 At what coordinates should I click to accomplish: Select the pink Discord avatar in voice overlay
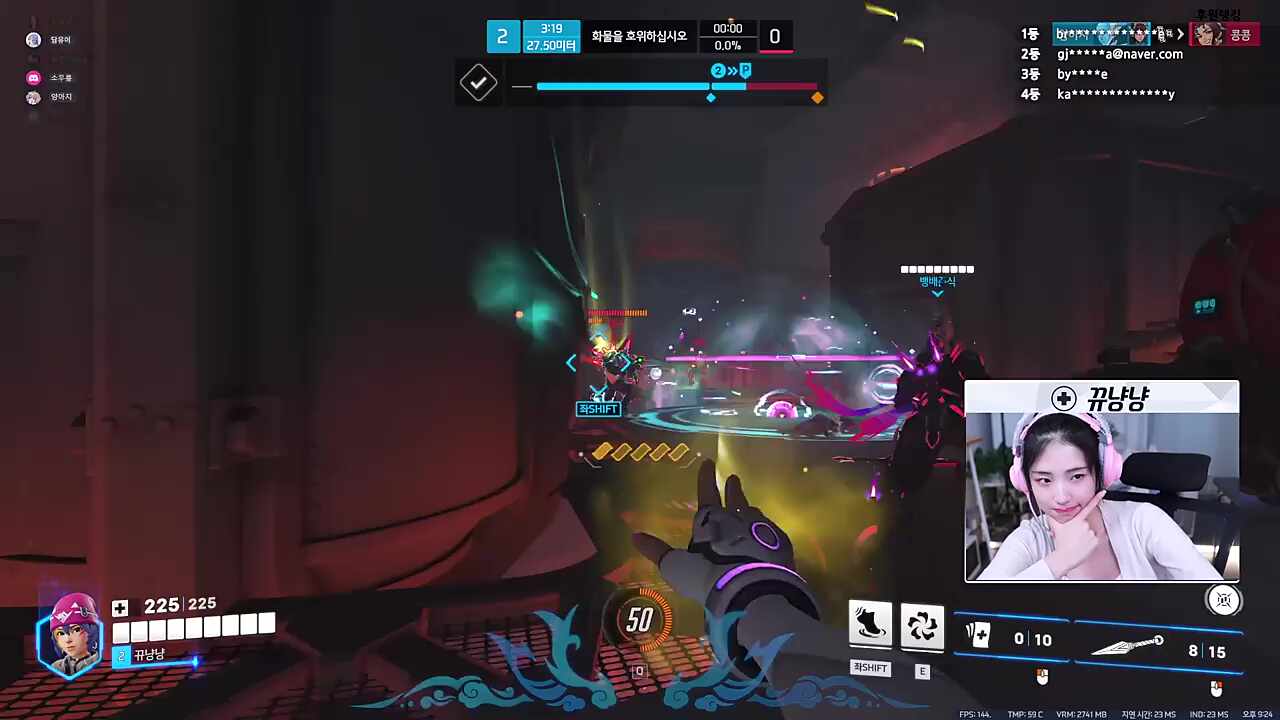pyautogui.click(x=33, y=77)
